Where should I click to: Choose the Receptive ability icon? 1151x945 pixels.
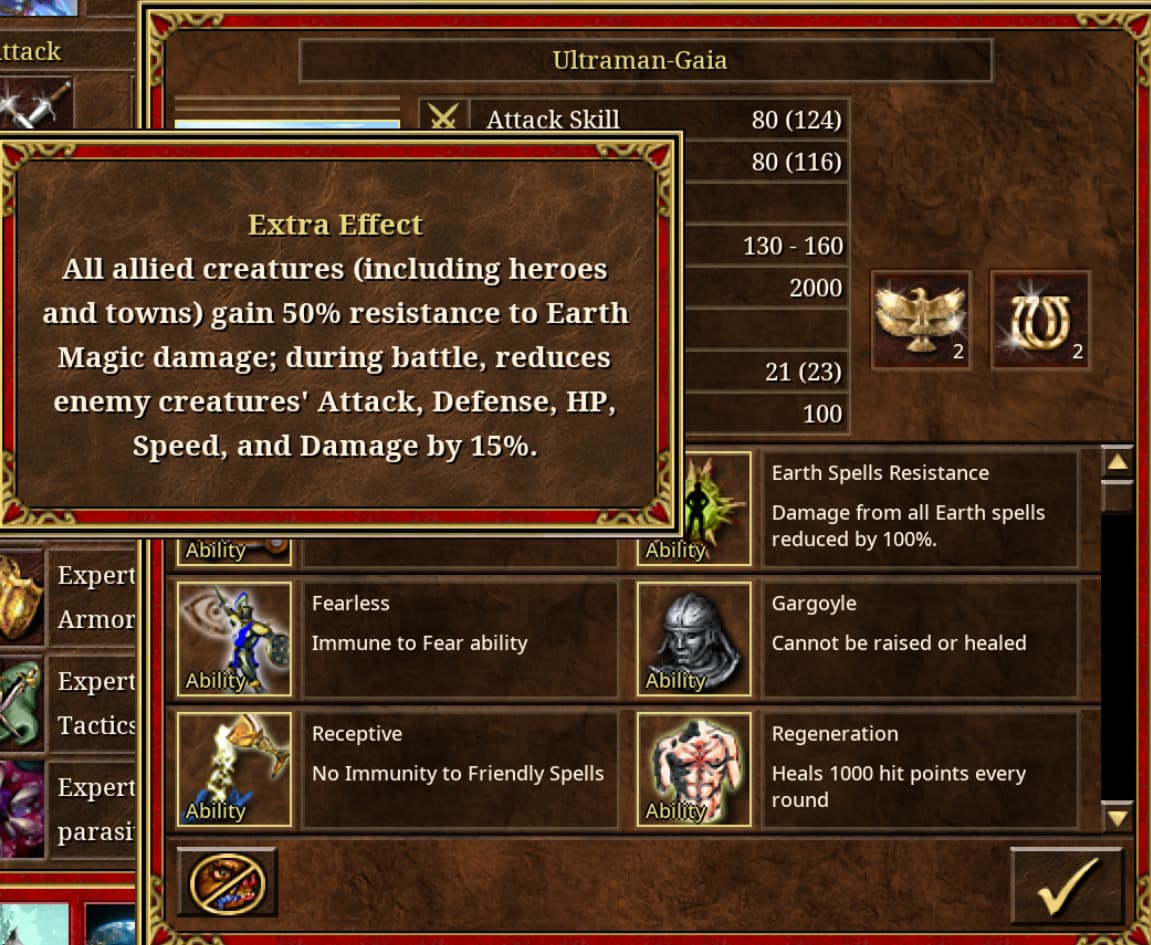234,769
